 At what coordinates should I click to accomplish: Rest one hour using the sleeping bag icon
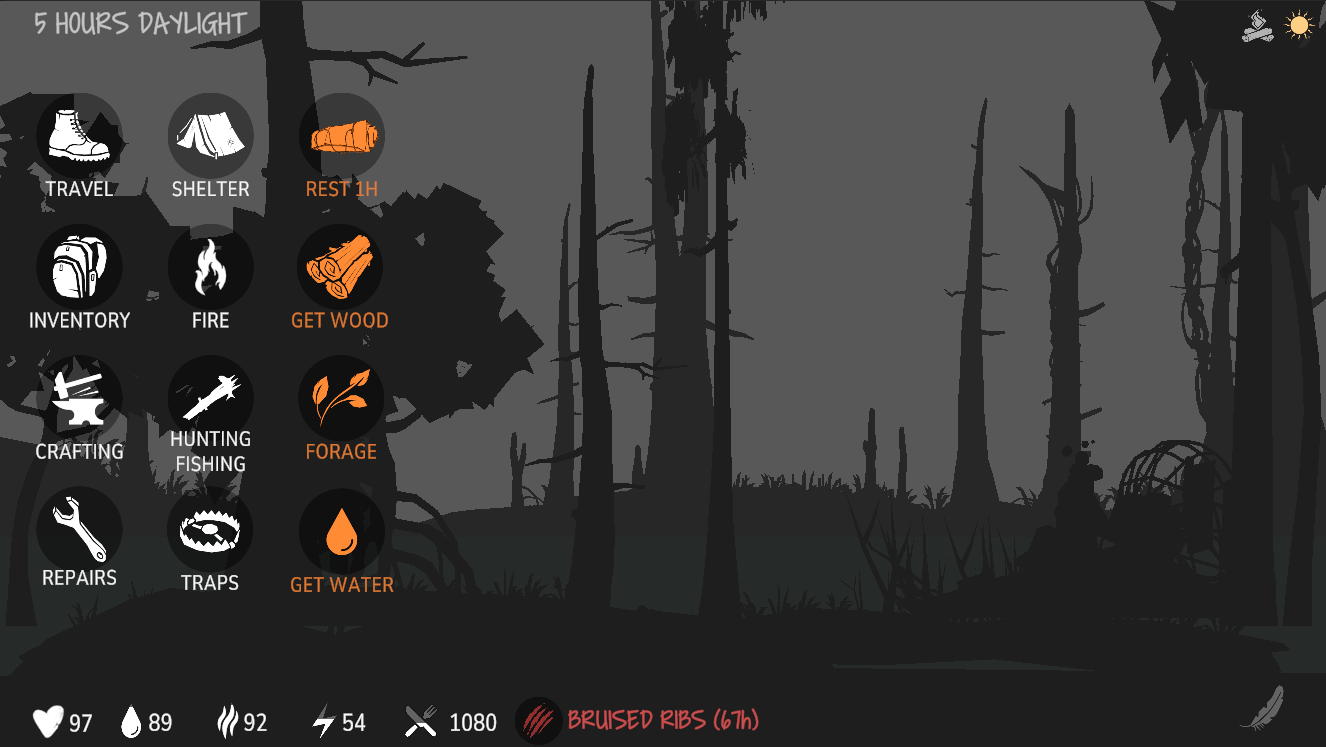[341, 134]
